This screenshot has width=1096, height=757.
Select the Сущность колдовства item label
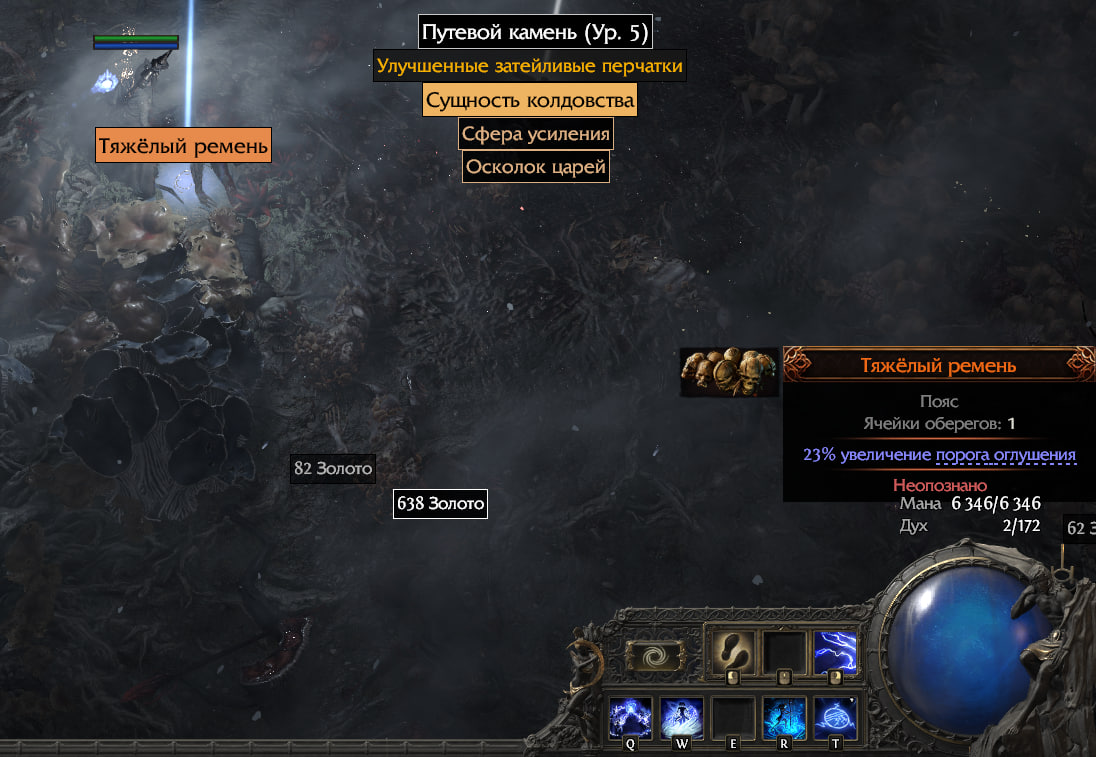529,100
